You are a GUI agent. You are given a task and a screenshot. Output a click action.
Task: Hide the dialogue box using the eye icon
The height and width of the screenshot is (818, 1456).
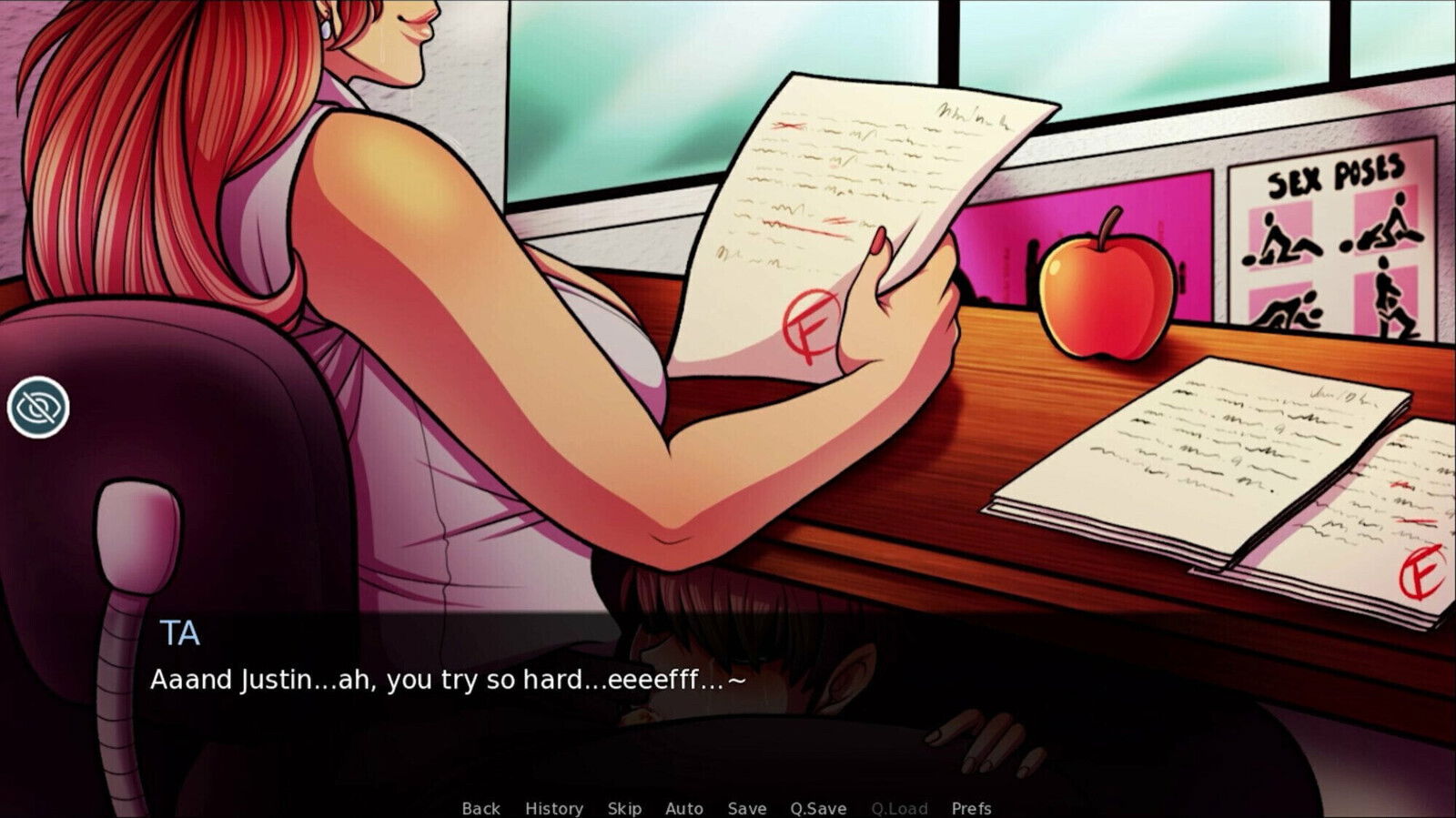(36, 407)
